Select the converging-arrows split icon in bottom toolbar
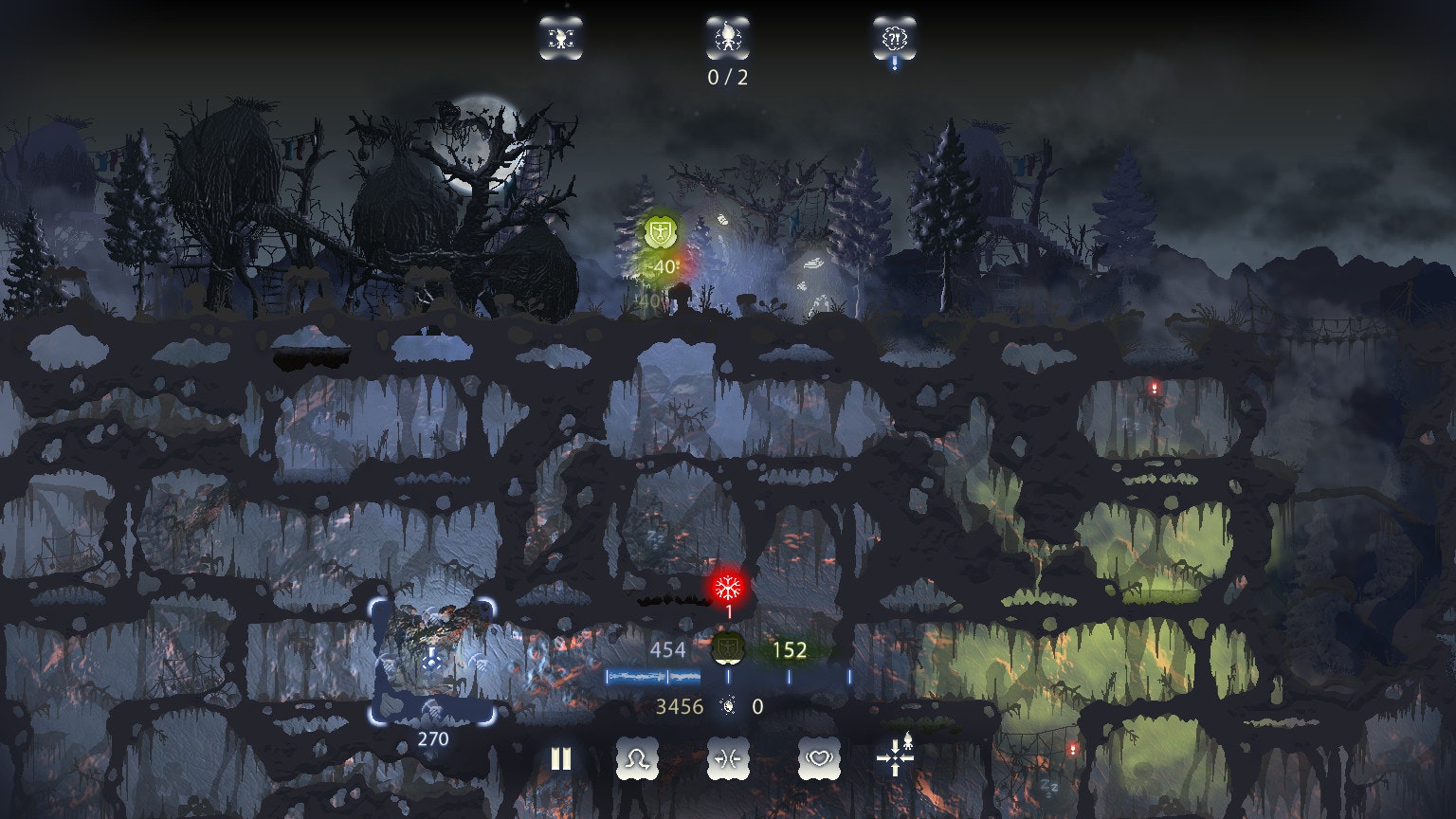This screenshot has height=819, width=1456. tap(728, 758)
